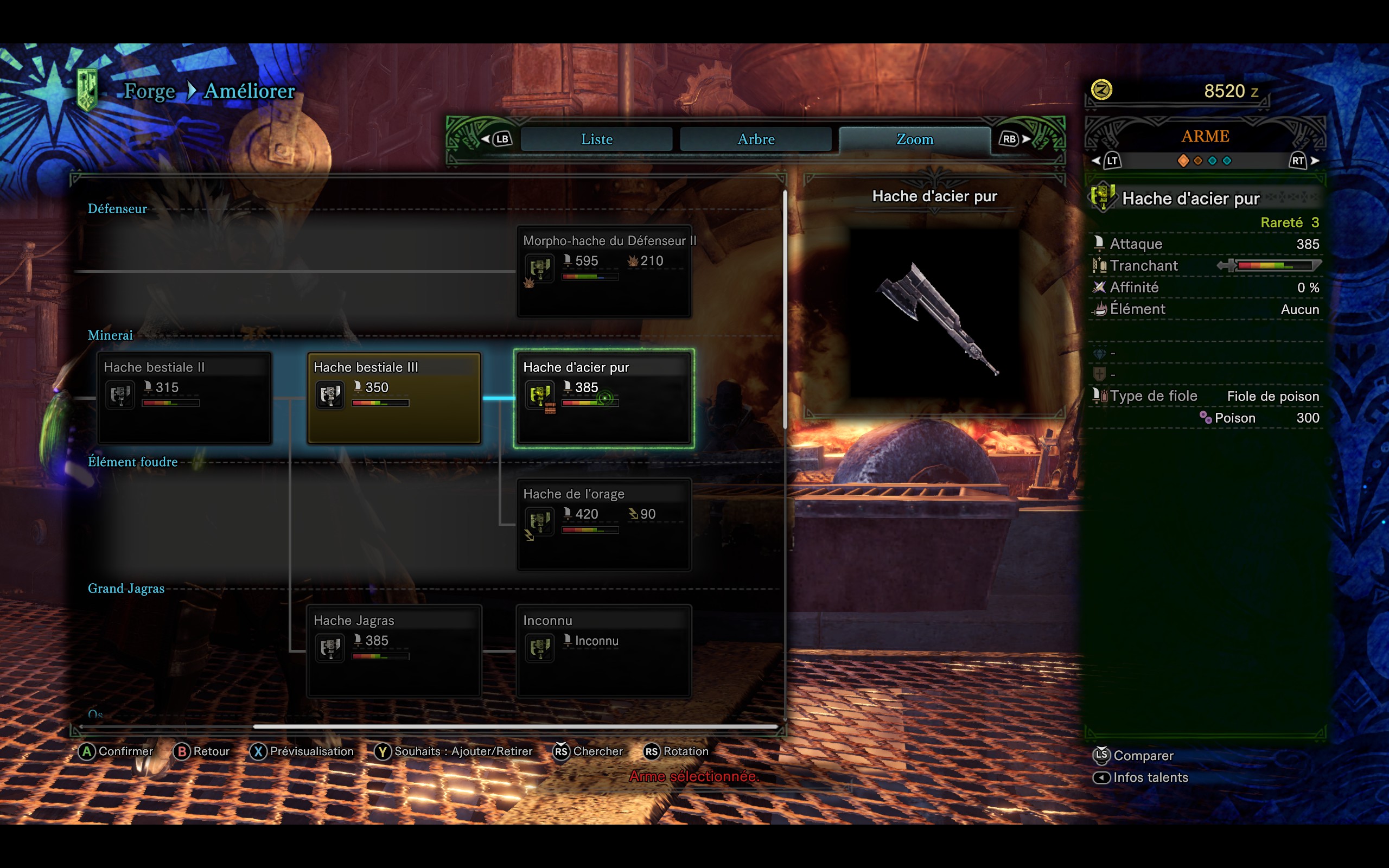
Task: Select the Zoom tab
Action: click(914, 139)
